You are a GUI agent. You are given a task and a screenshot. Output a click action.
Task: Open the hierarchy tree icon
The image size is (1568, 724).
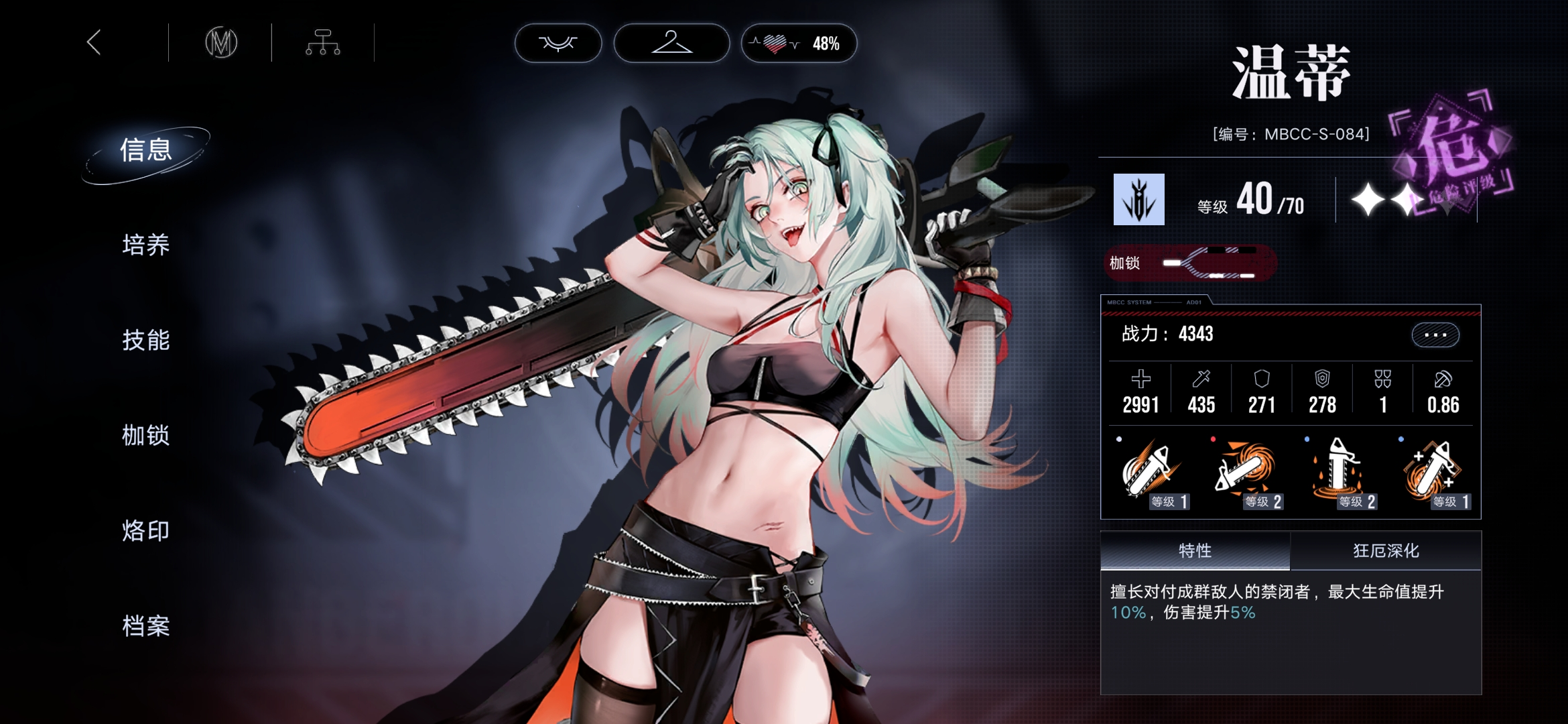pyautogui.click(x=323, y=43)
